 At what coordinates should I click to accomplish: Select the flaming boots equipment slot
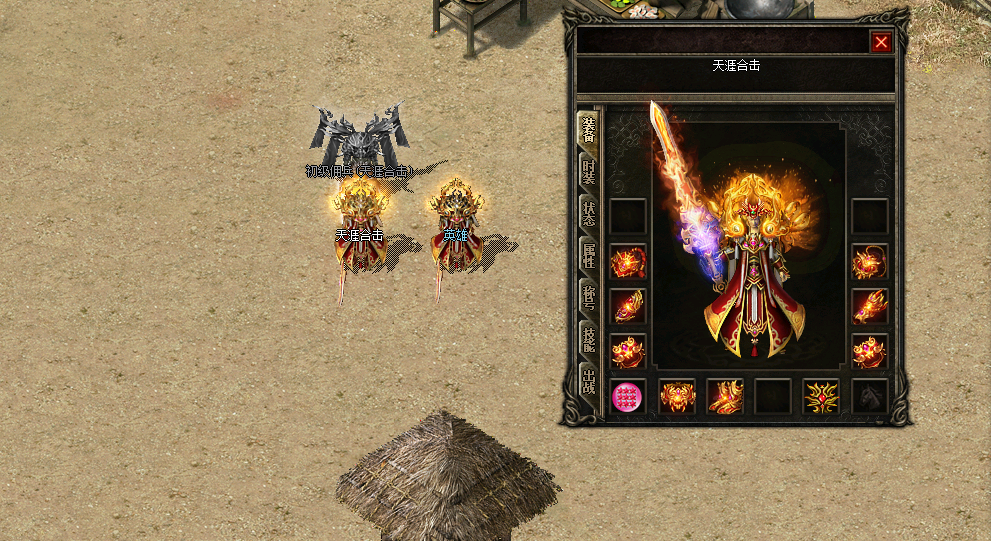725,397
